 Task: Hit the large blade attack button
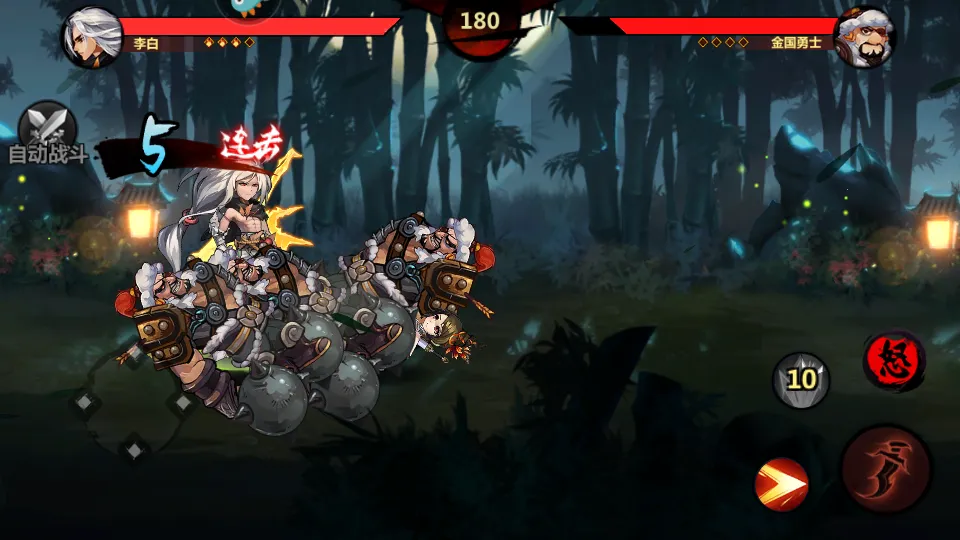pyautogui.click(x=886, y=470)
